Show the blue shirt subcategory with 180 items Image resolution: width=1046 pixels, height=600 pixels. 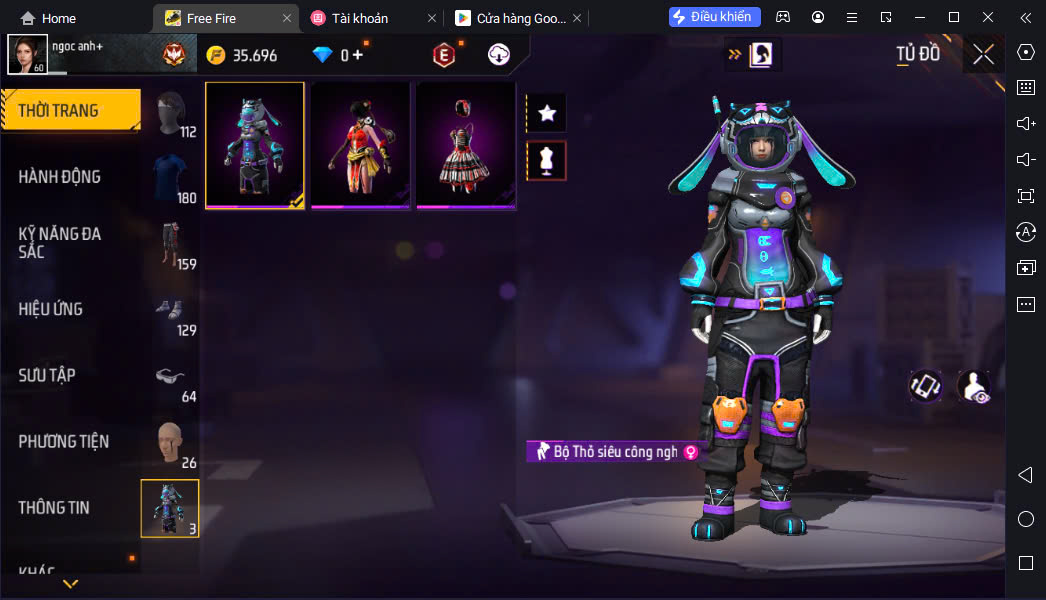click(x=171, y=179)
